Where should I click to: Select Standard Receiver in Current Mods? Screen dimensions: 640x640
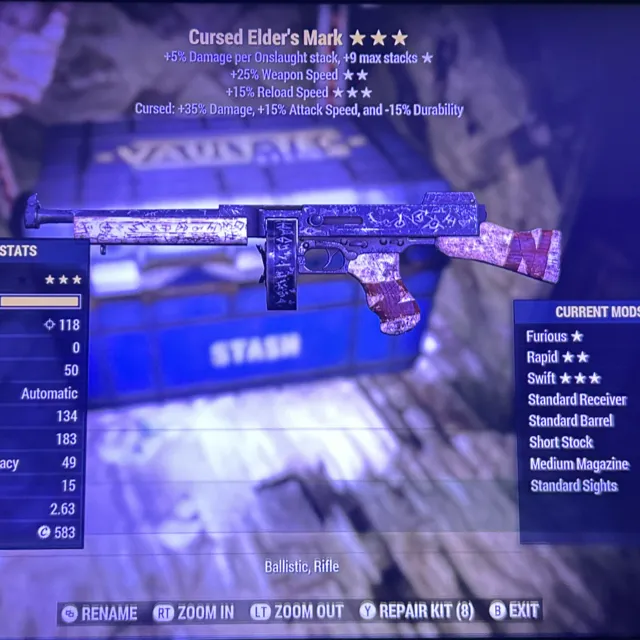[577, 400]
